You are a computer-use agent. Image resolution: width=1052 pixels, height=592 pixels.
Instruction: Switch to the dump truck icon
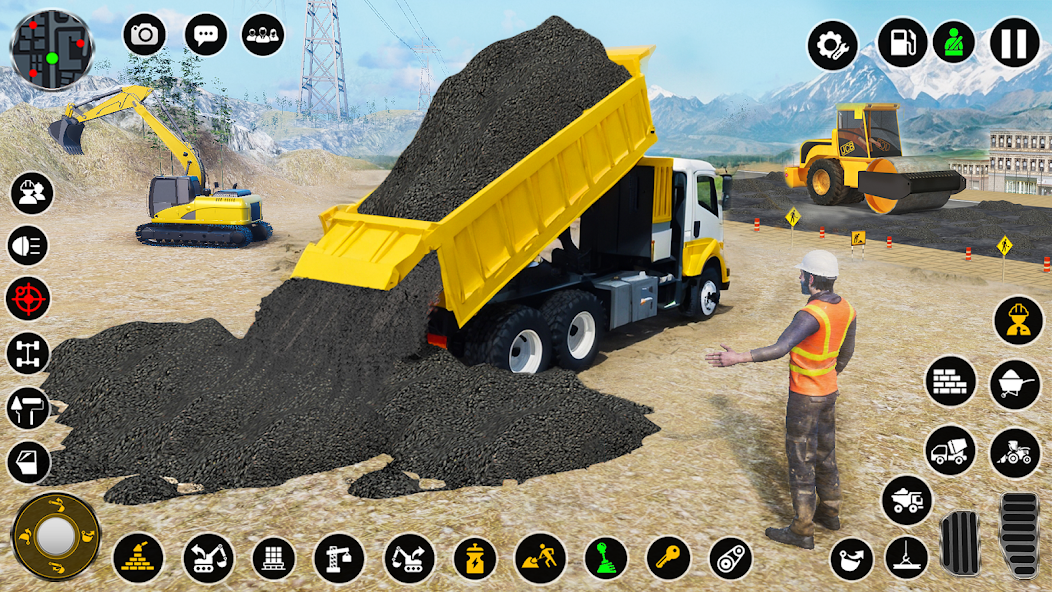tap(907, 501)
